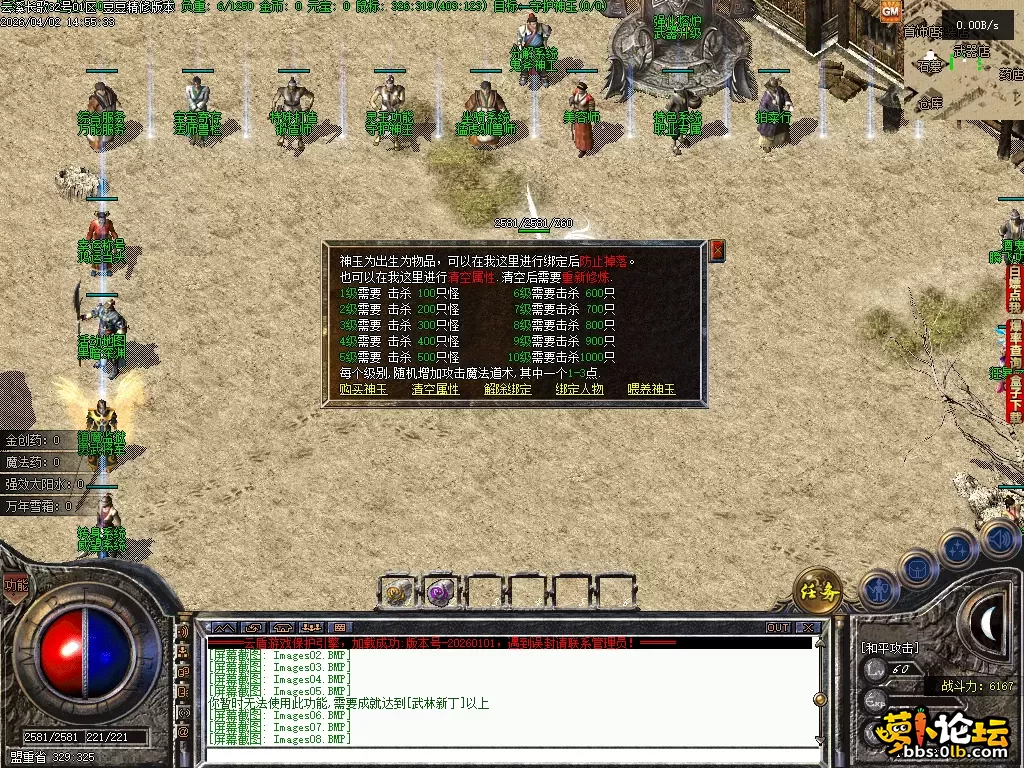Click the round speaker sound button
This screenshot has width=1024, height=768.
pyautogui.click(x=999, y=539)
